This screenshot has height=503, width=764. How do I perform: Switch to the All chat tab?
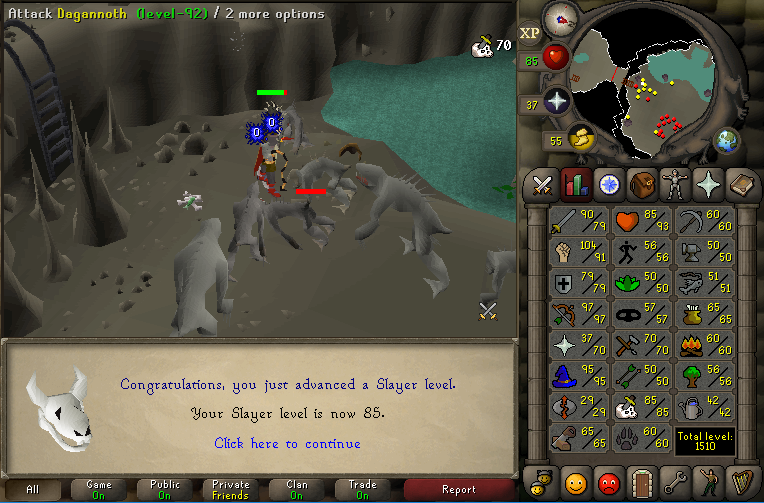[33, 489]
